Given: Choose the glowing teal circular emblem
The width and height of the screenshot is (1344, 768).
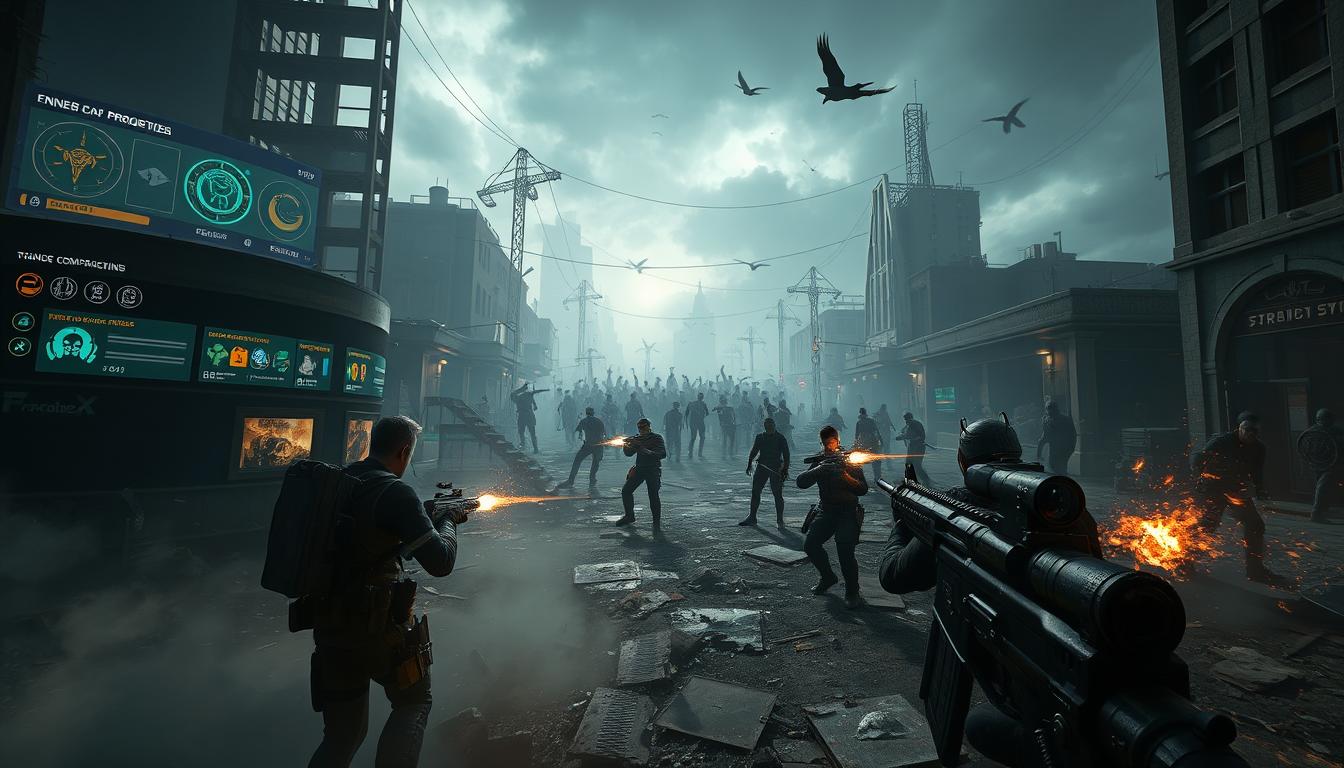Looking at the screenshot, I should tap(217, 191).
